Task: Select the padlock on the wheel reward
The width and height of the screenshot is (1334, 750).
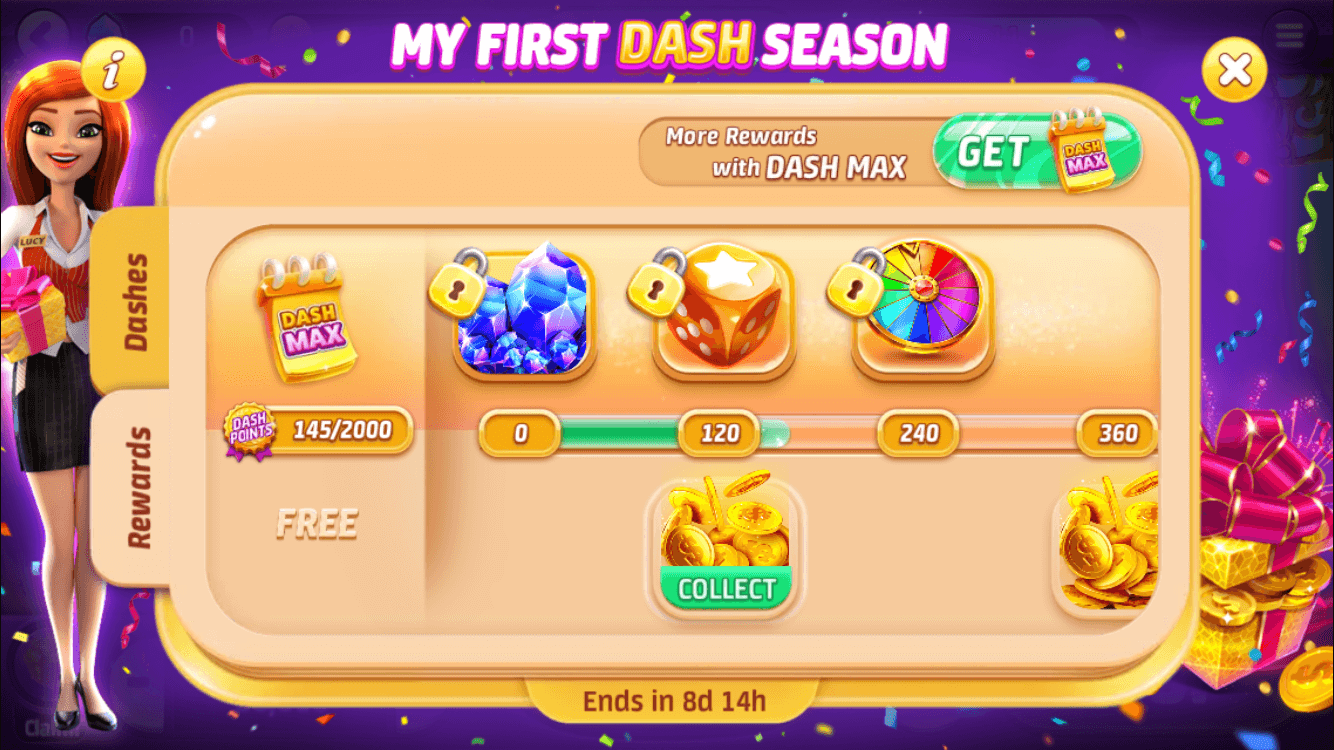Action: tap(853, 289)
